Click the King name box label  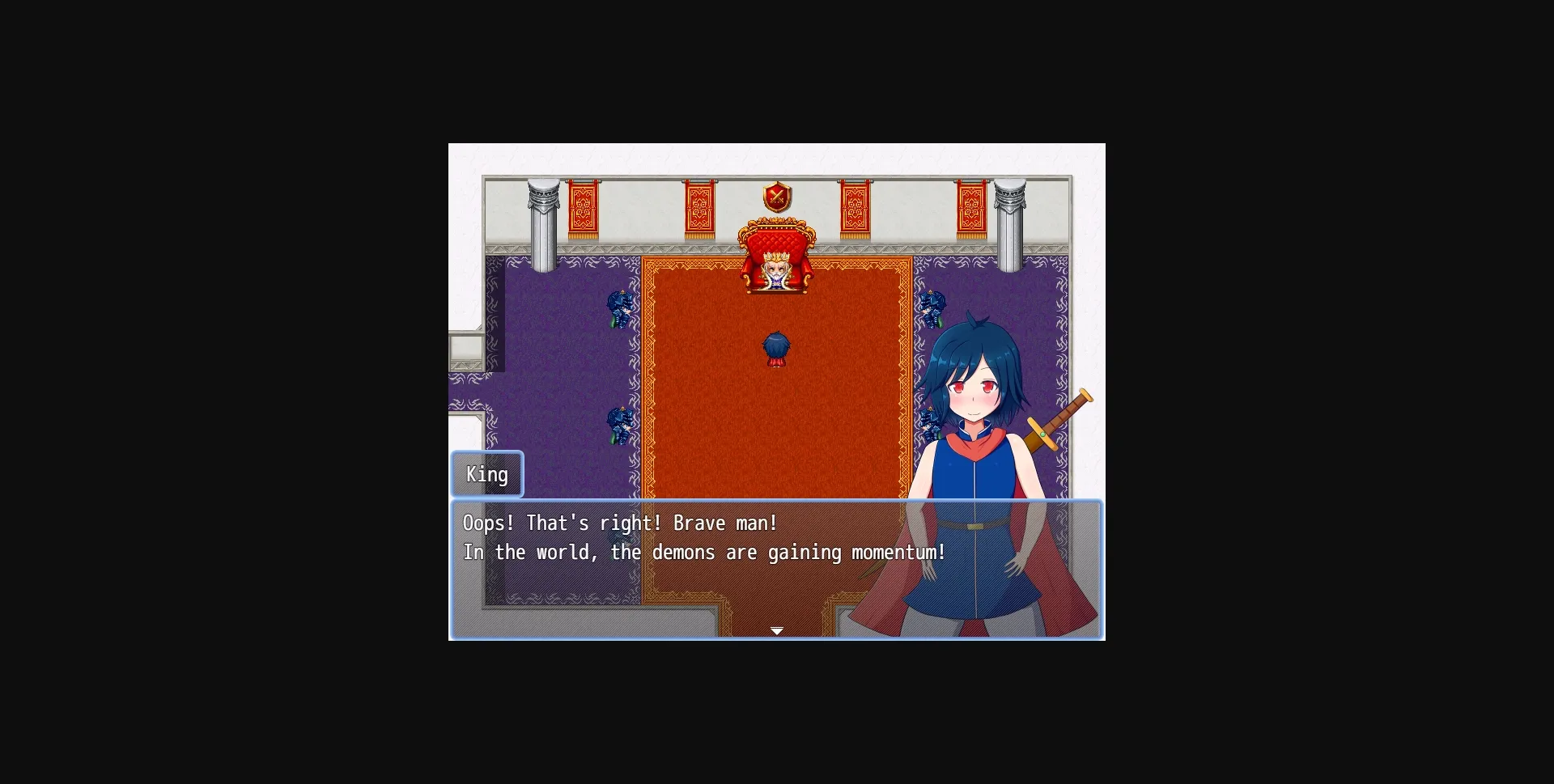point(486,474)
